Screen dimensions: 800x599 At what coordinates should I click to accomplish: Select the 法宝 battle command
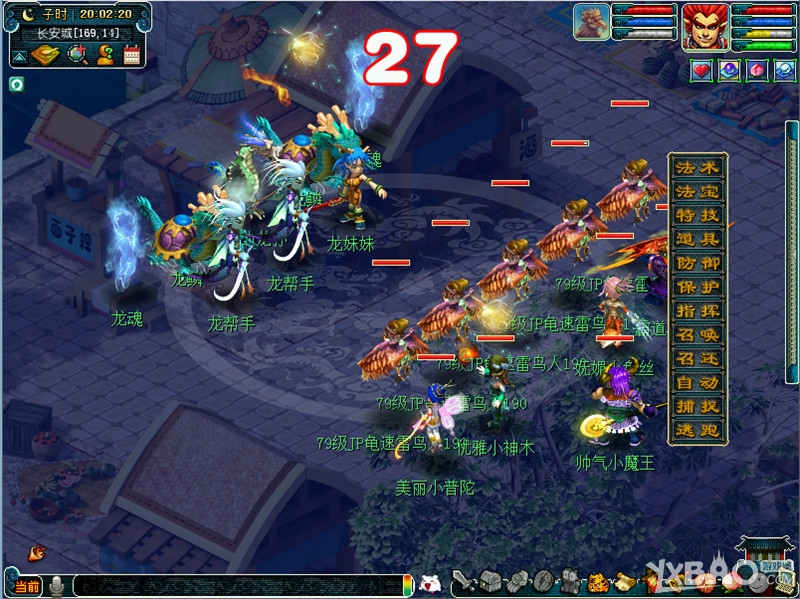pos(697,191)
